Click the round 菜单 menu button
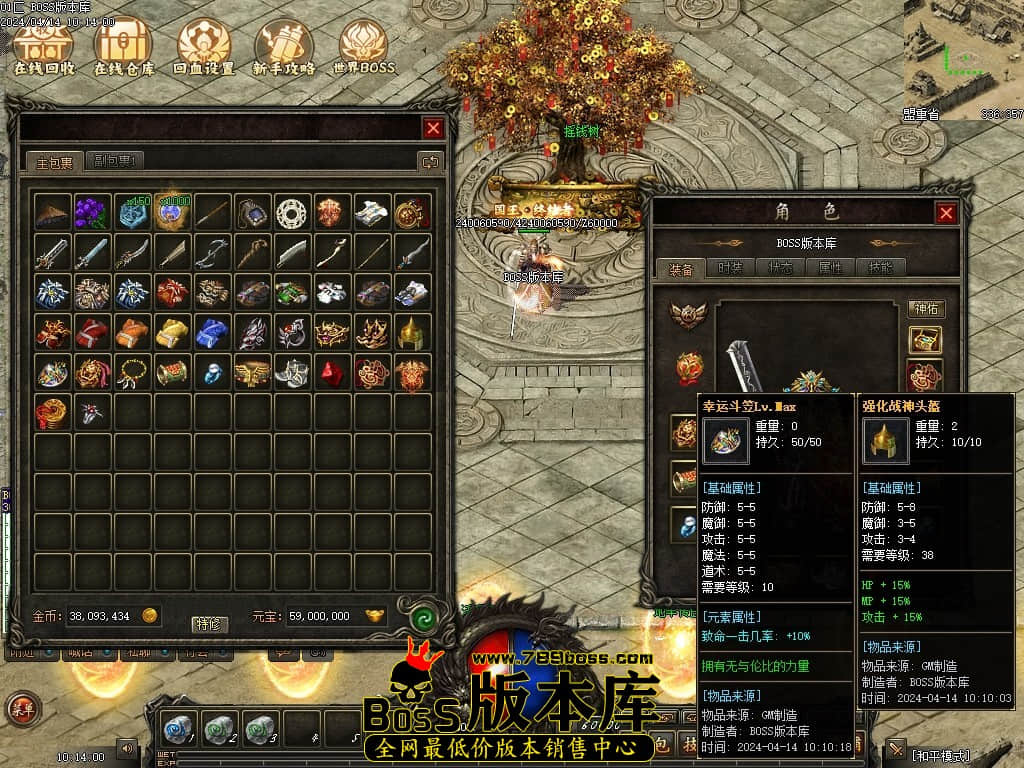 click(21, 708)
